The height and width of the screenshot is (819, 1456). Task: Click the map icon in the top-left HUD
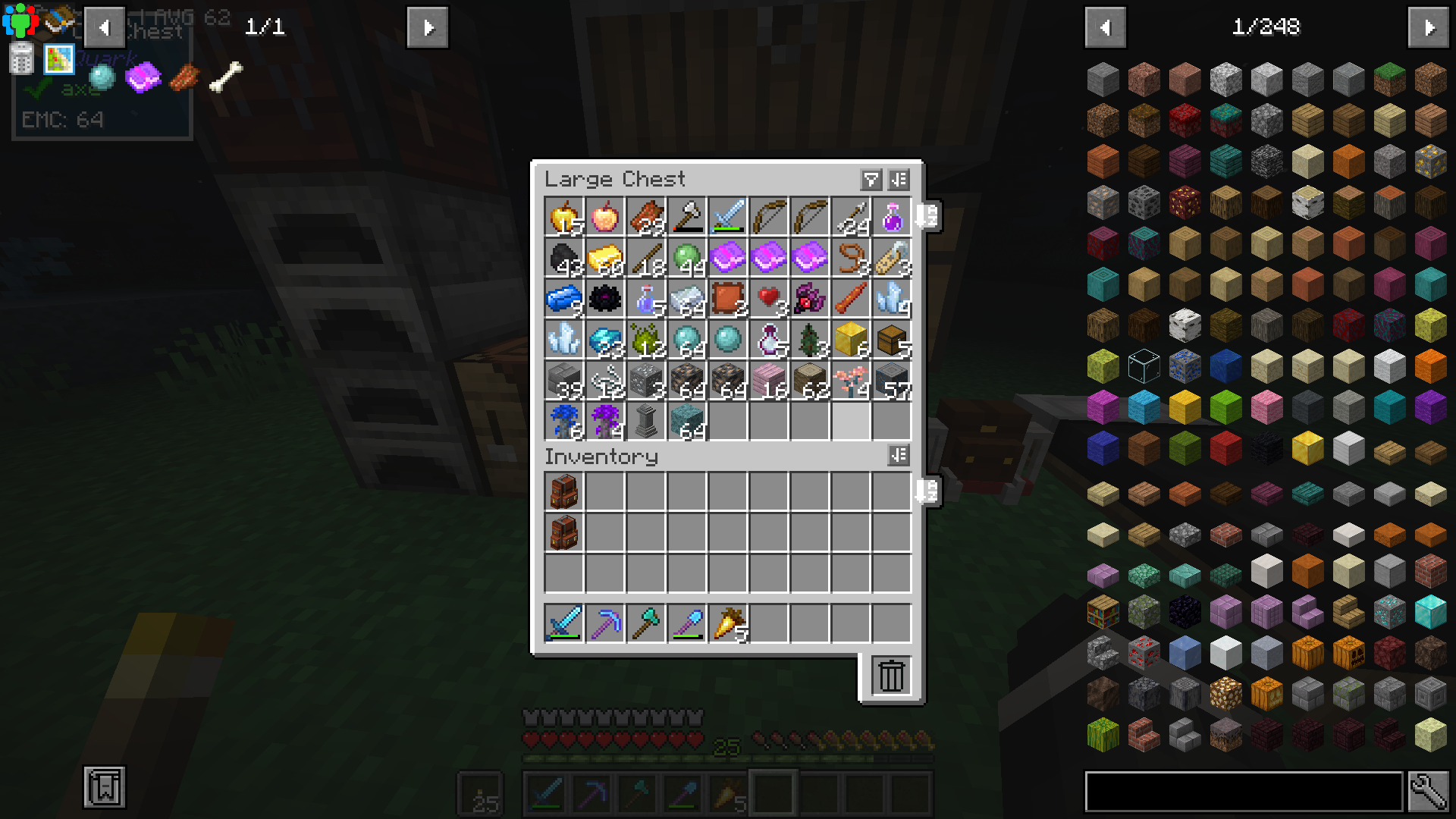59,58
